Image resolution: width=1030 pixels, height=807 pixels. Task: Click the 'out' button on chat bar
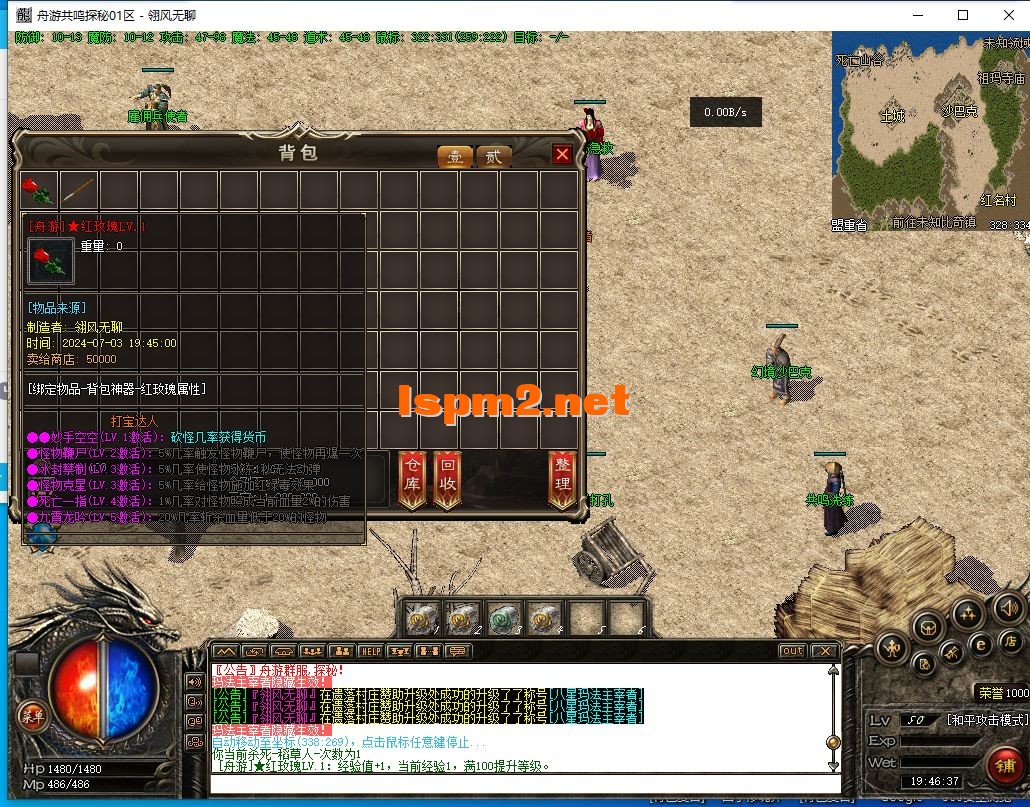(792, 651)
